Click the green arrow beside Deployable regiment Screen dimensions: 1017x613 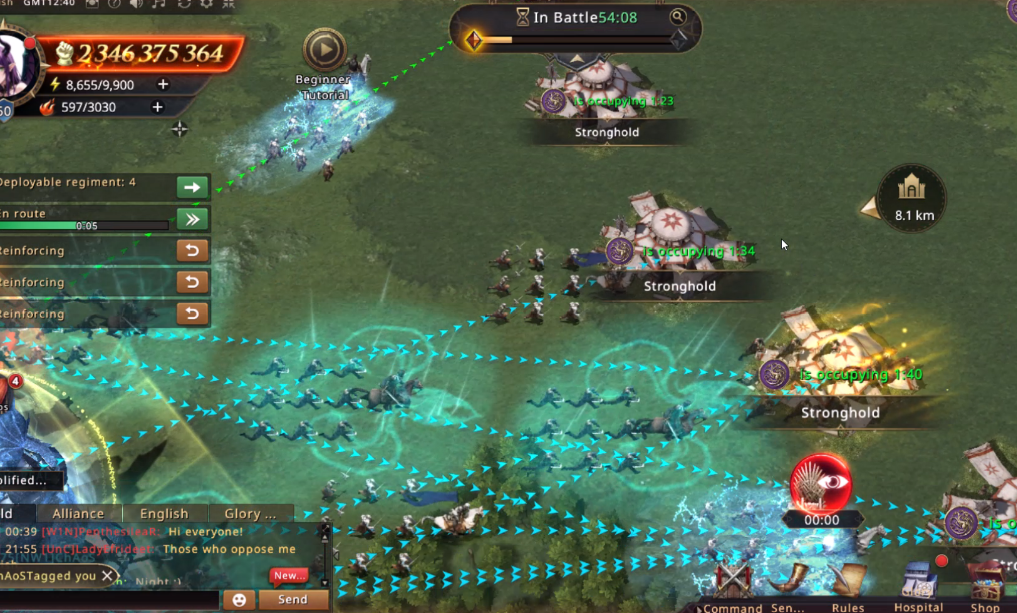coord(192,187)
